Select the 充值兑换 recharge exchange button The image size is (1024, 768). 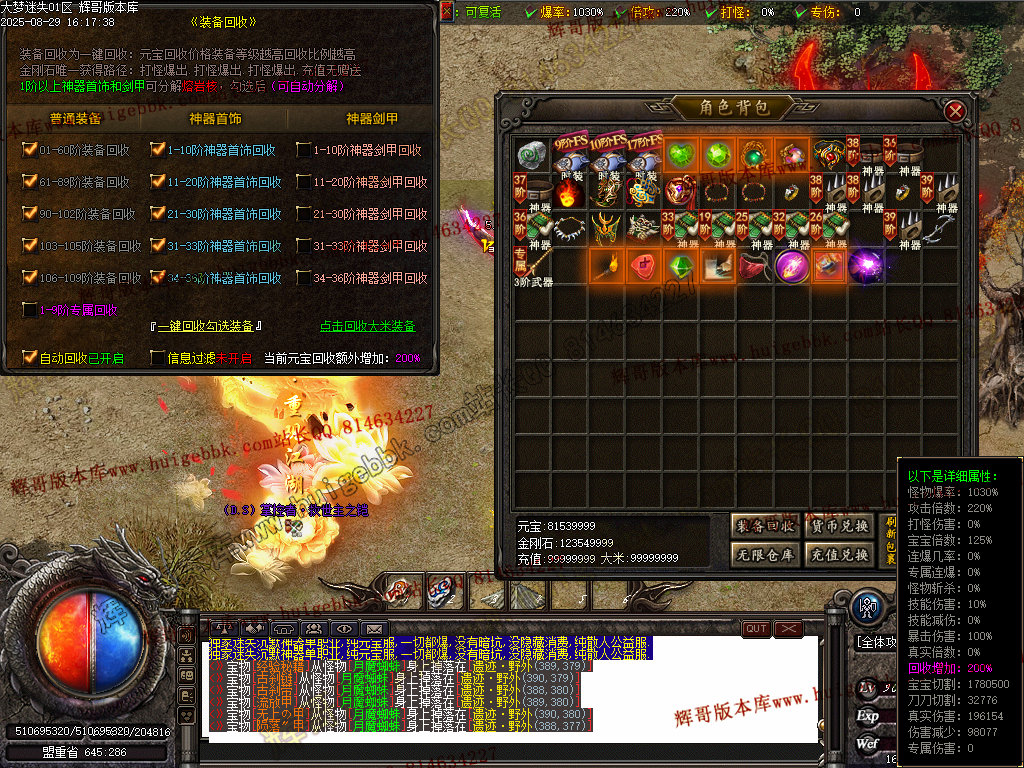(x=838, y=555)
